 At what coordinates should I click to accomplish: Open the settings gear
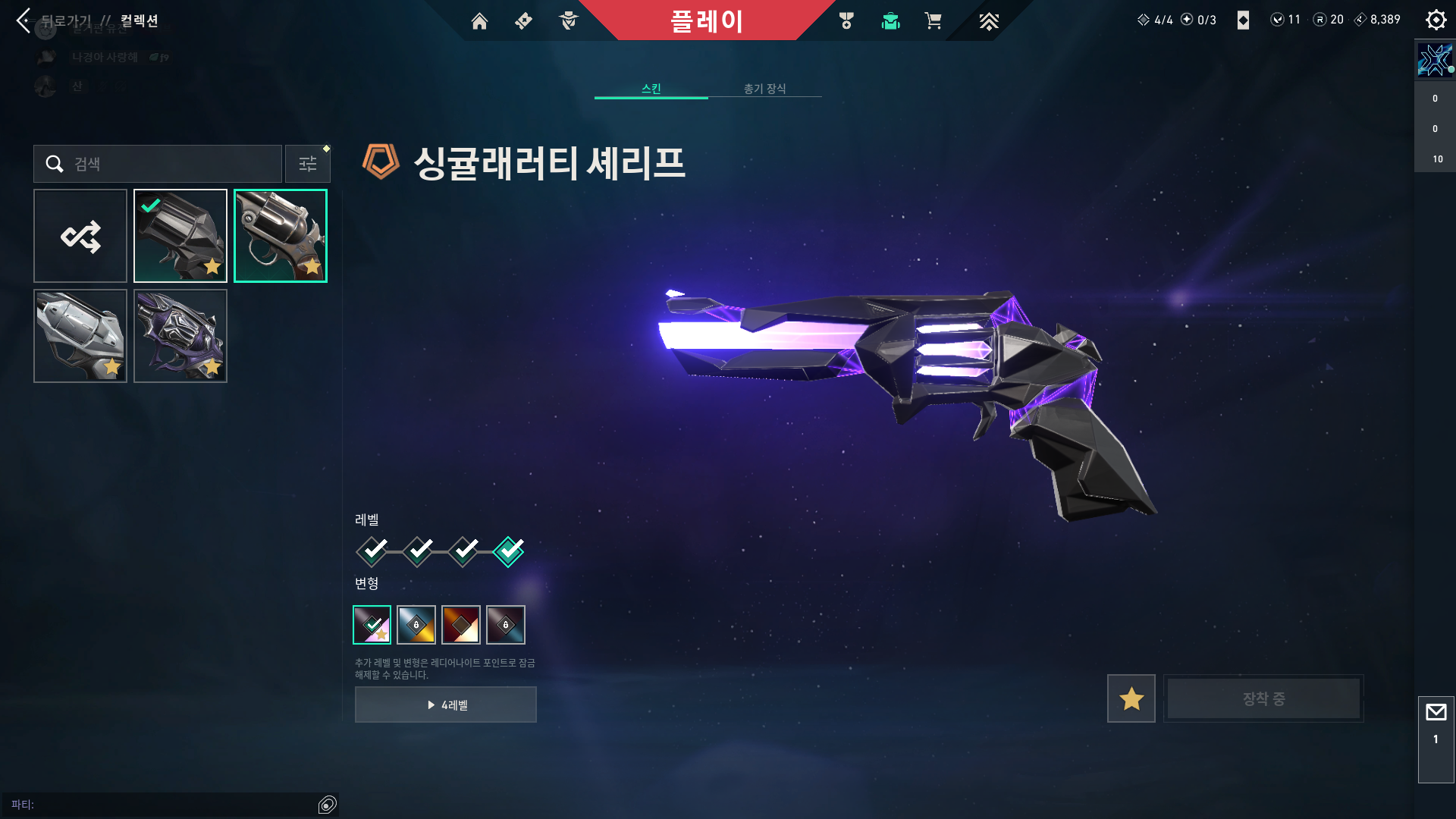(1436, 20)
